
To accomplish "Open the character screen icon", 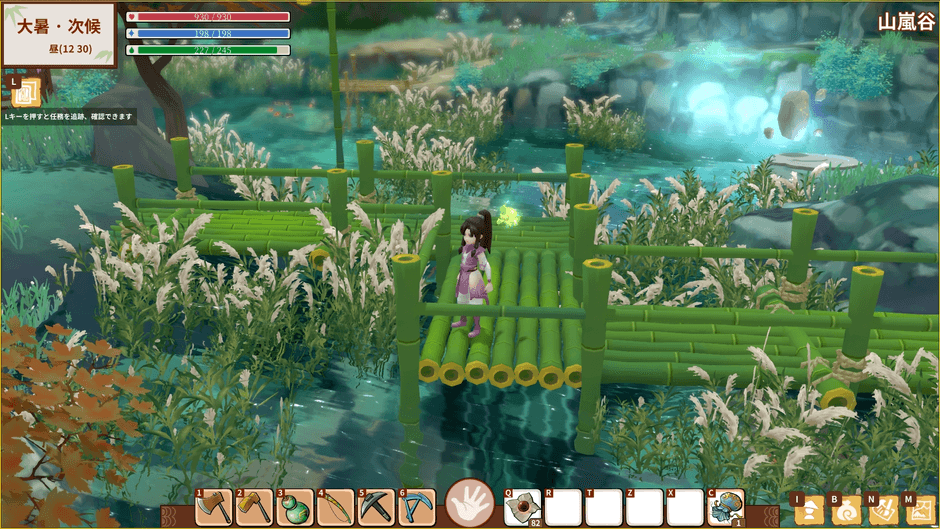I will point(807,510).
